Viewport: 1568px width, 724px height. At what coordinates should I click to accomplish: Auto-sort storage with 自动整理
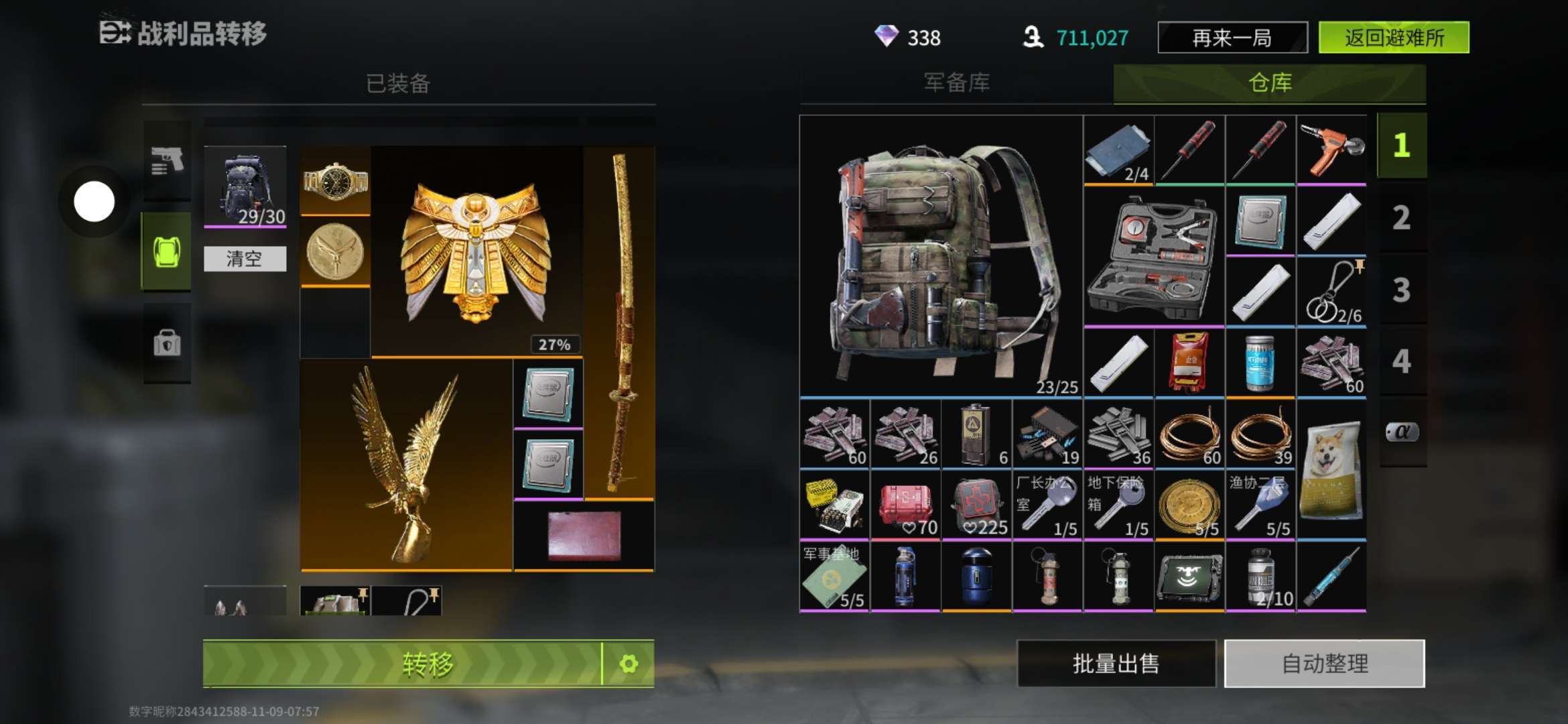tap(1324, 664)
